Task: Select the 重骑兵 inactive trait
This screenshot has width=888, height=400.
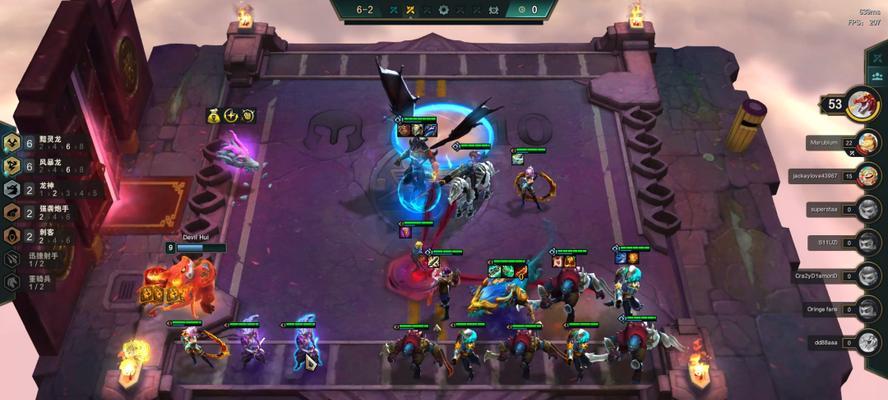Action: [x=40, y=281]
